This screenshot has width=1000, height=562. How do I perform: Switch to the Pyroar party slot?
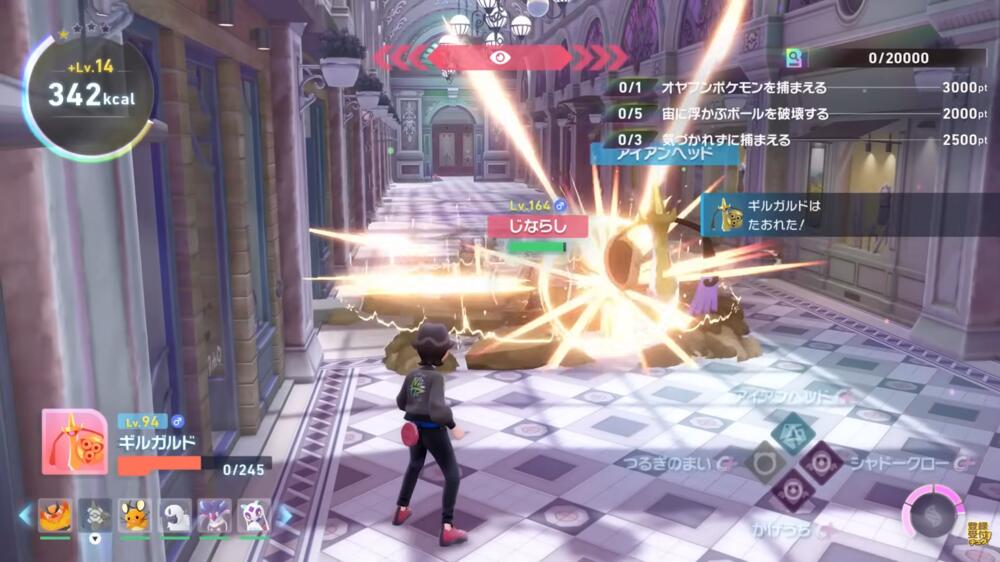click(54, 516)
